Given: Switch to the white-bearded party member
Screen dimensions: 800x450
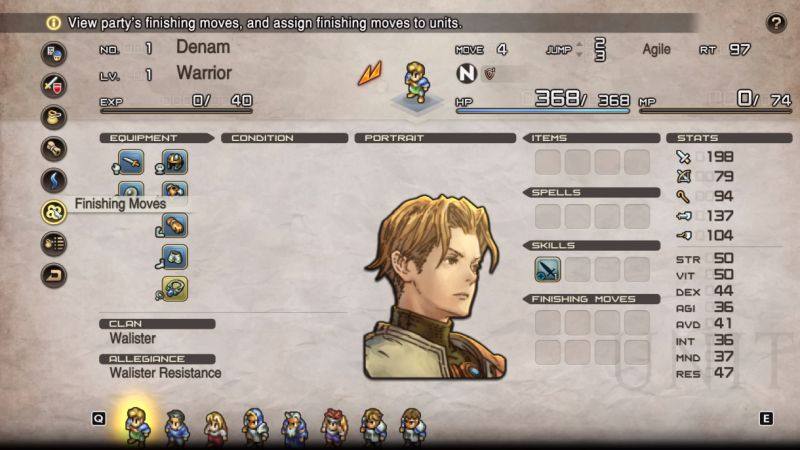Looking at the screenshot, I should [x=294, y=425].
